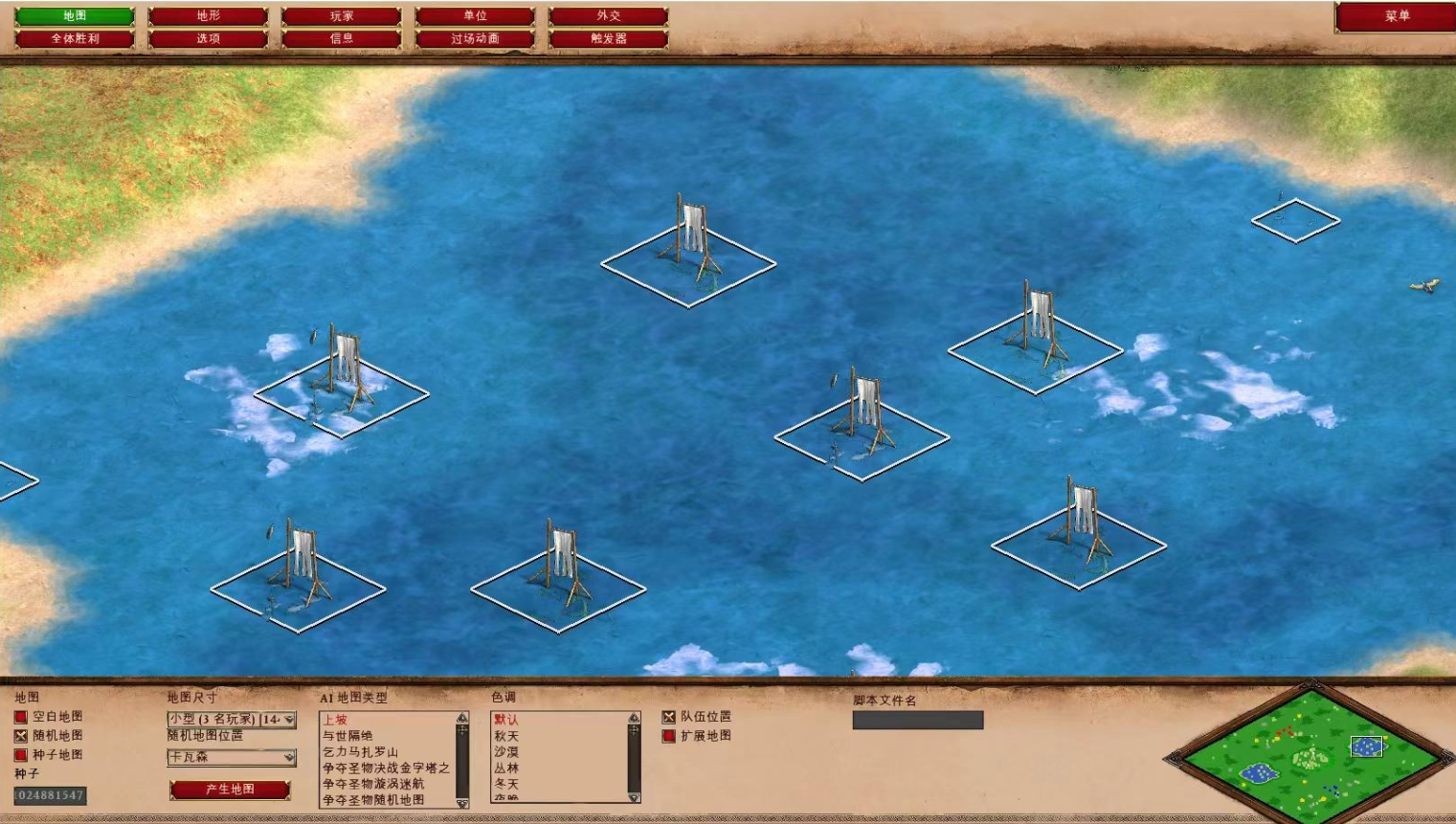This screenshot has height=824, width=1456.
Task: Open the 触发器 (Triggers) tab
Action: click(x=608, y=39)
